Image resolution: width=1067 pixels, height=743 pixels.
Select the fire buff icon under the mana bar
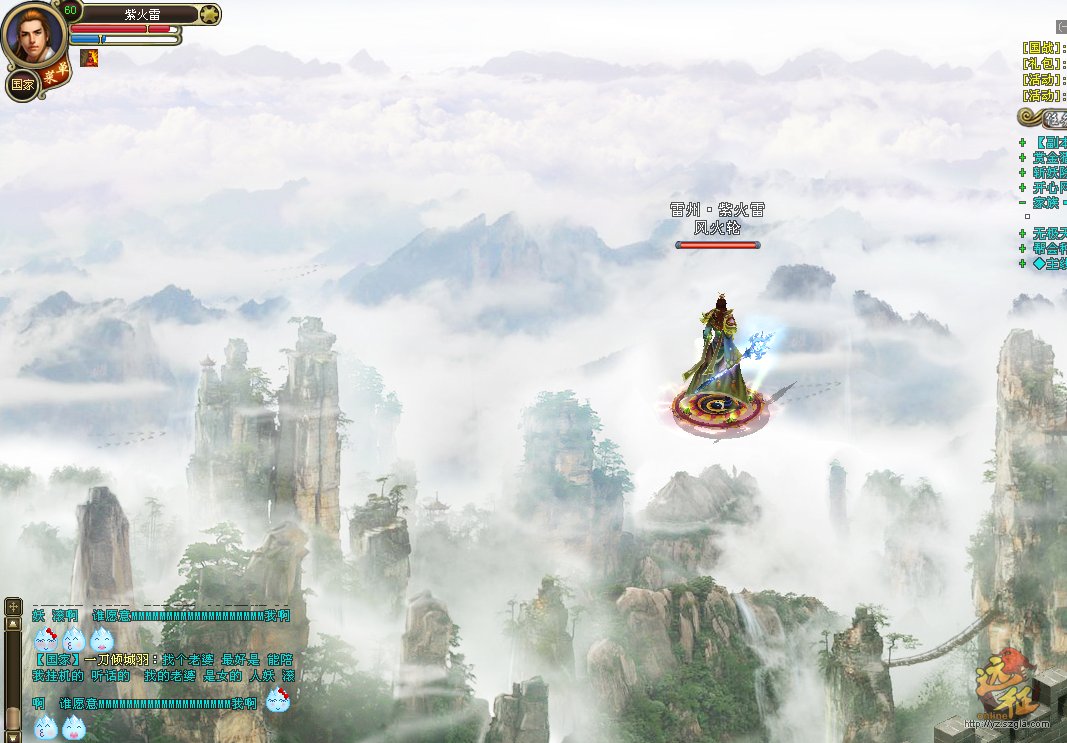click(x=89, y=58)
